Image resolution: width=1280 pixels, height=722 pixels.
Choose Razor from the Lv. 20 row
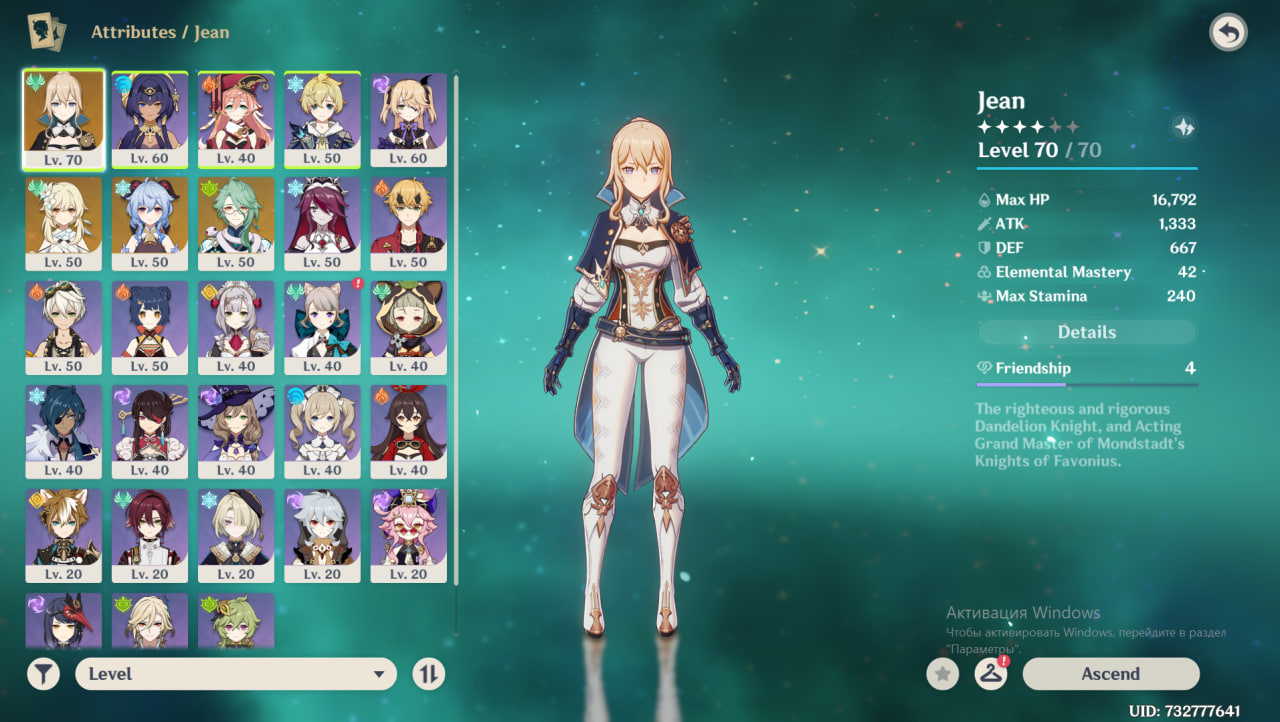[x=322, y=534]
